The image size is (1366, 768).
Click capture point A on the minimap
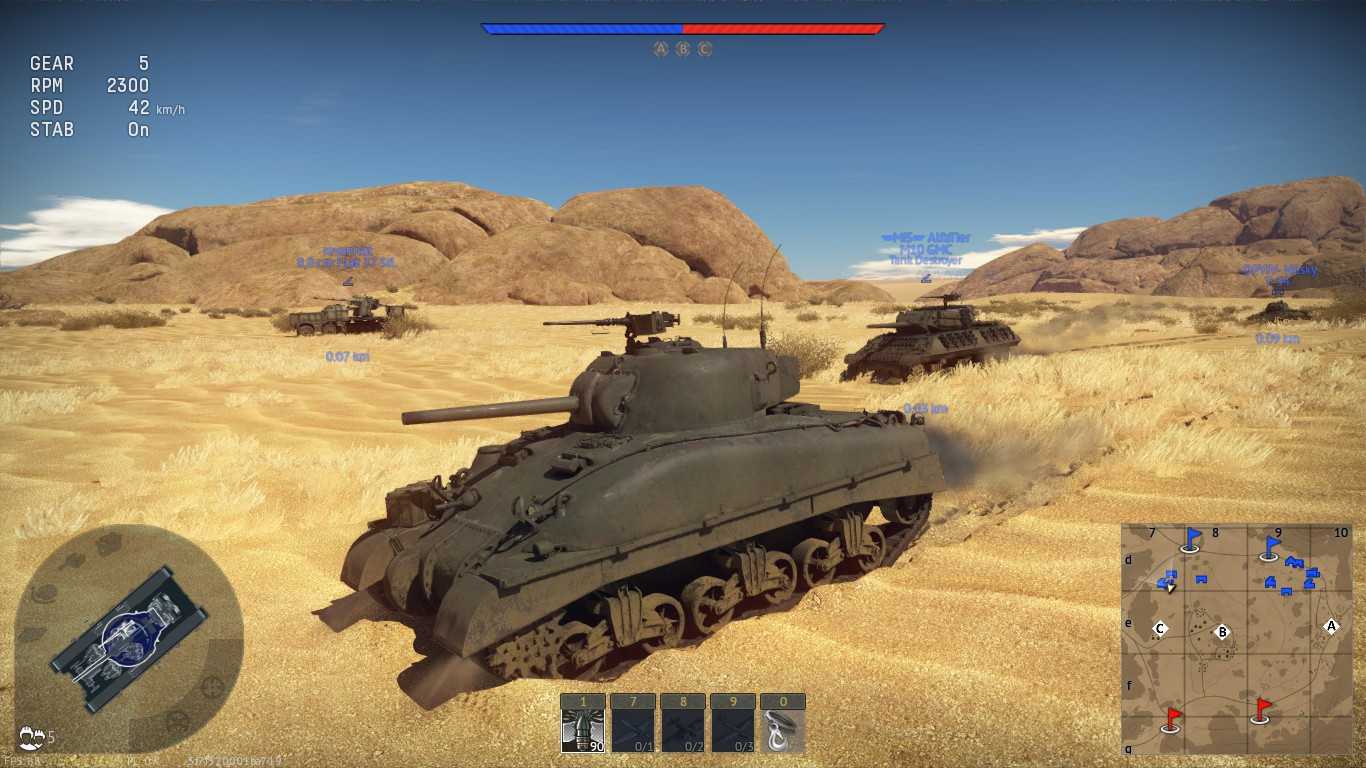[1330, 626]
